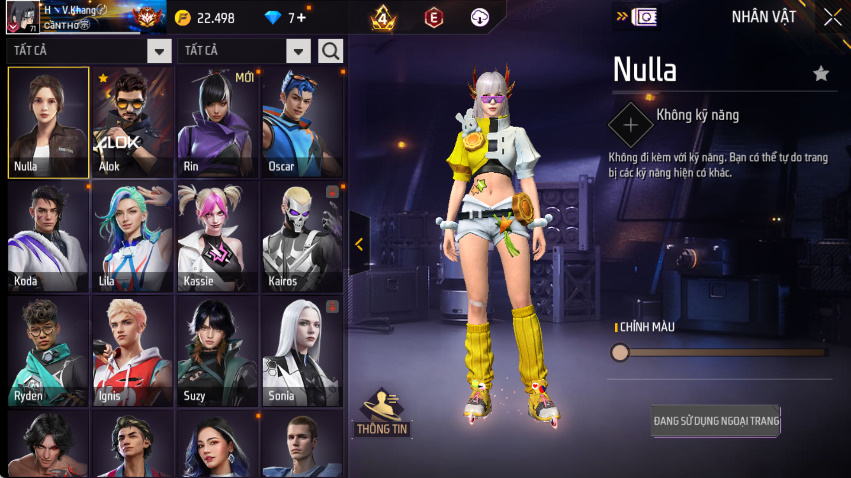Add a skill in the empty skill slot
The image size is (851, 478).
[630, 125]
